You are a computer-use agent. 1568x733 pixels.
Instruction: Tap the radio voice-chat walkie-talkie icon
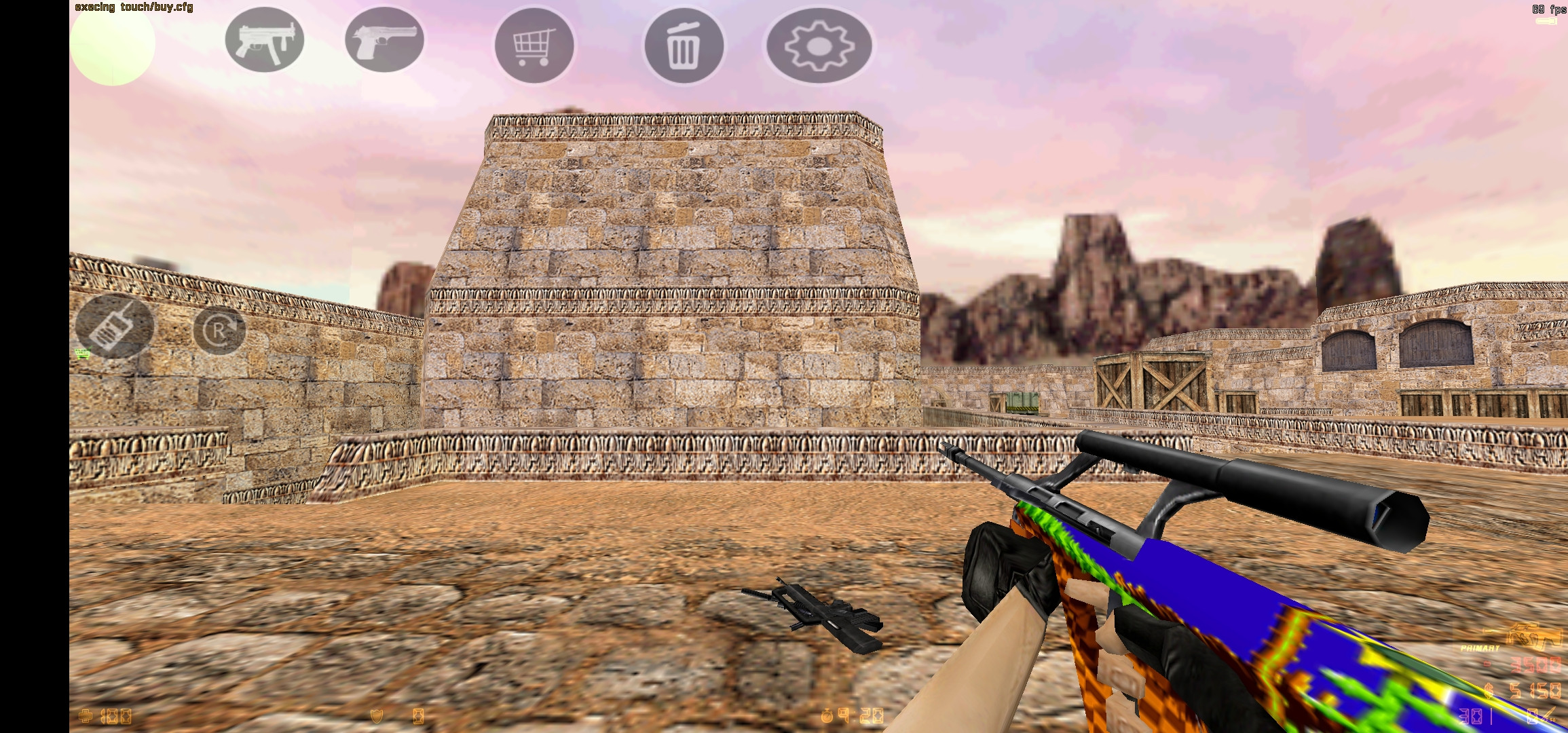pos(114,327)
